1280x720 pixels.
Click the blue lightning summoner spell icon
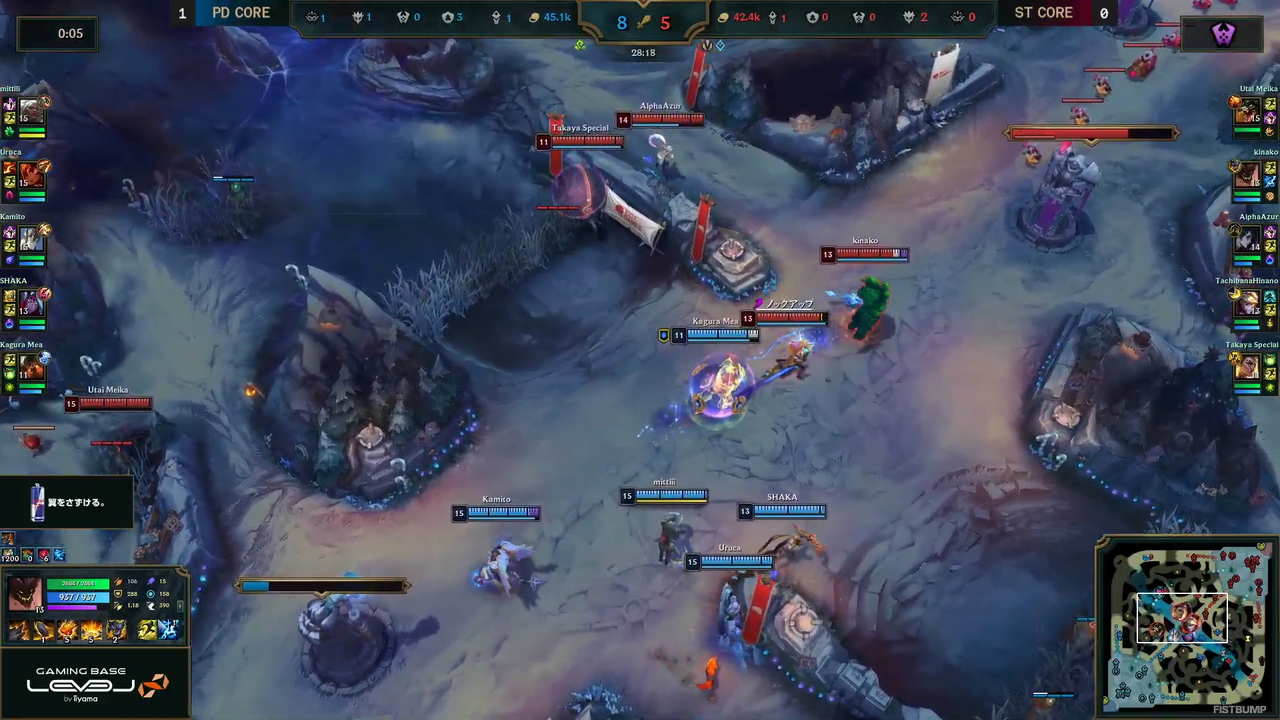[168, 630]
